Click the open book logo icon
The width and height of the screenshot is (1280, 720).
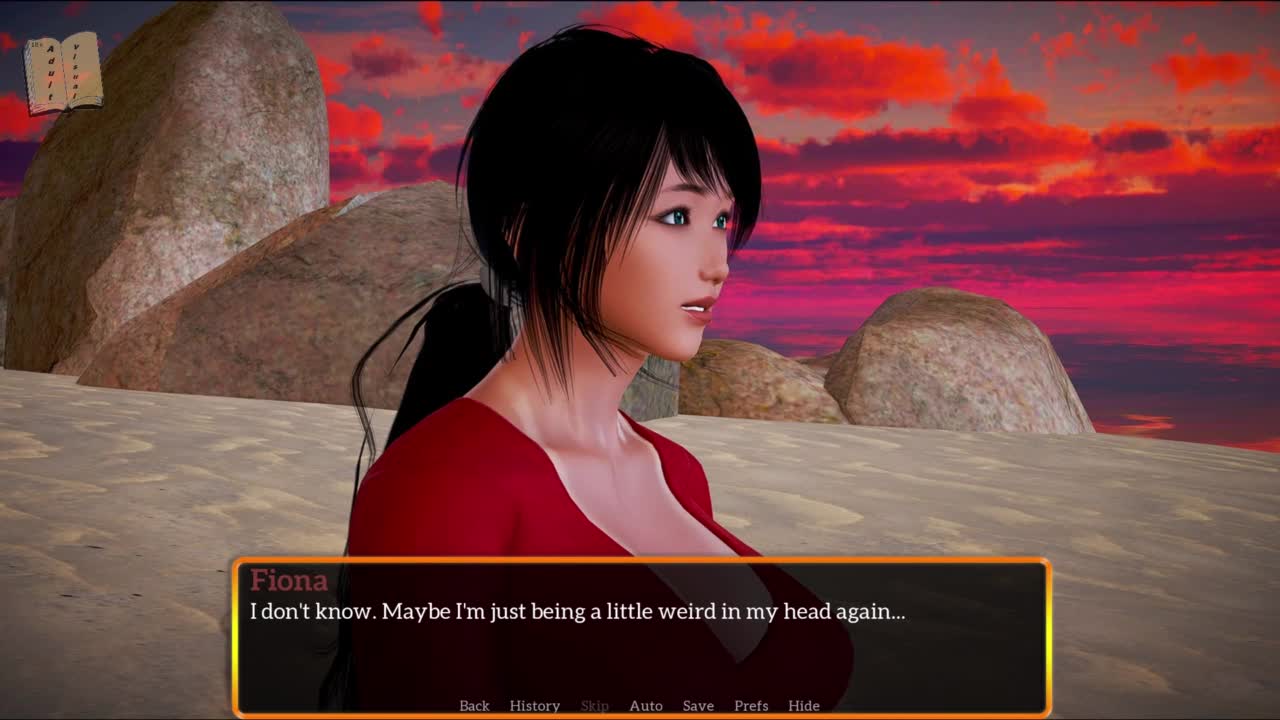pyautogui.click(x=63, y=73)
